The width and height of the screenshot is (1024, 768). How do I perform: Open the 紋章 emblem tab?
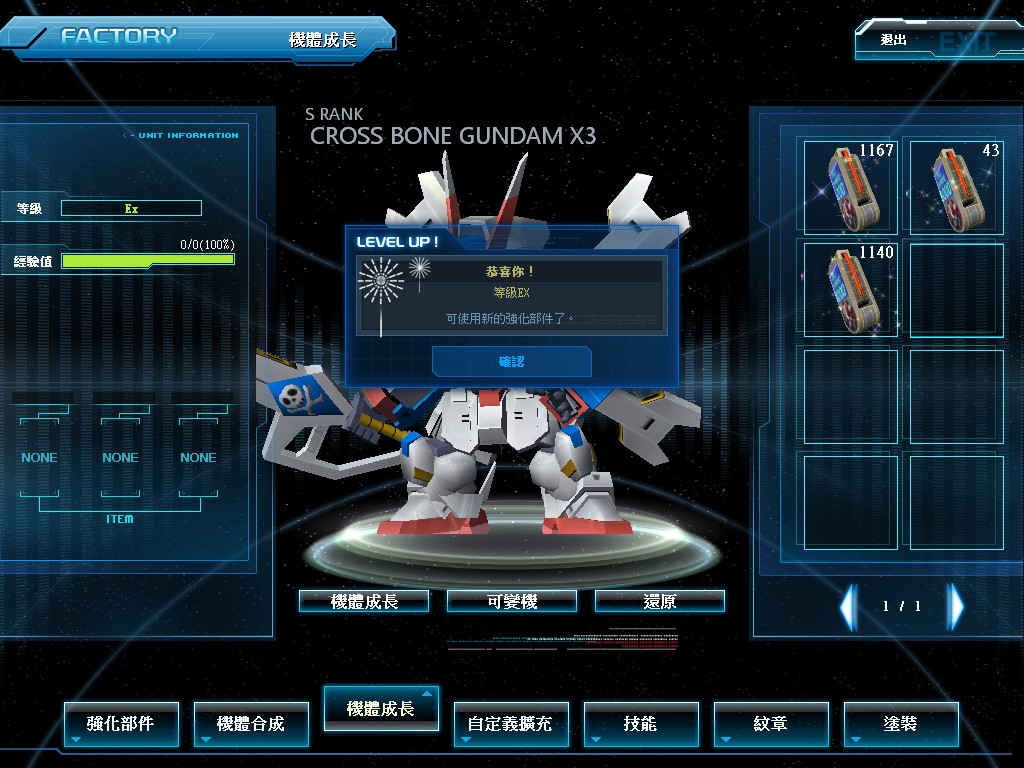pyautogui.click(x=771, y=723)
